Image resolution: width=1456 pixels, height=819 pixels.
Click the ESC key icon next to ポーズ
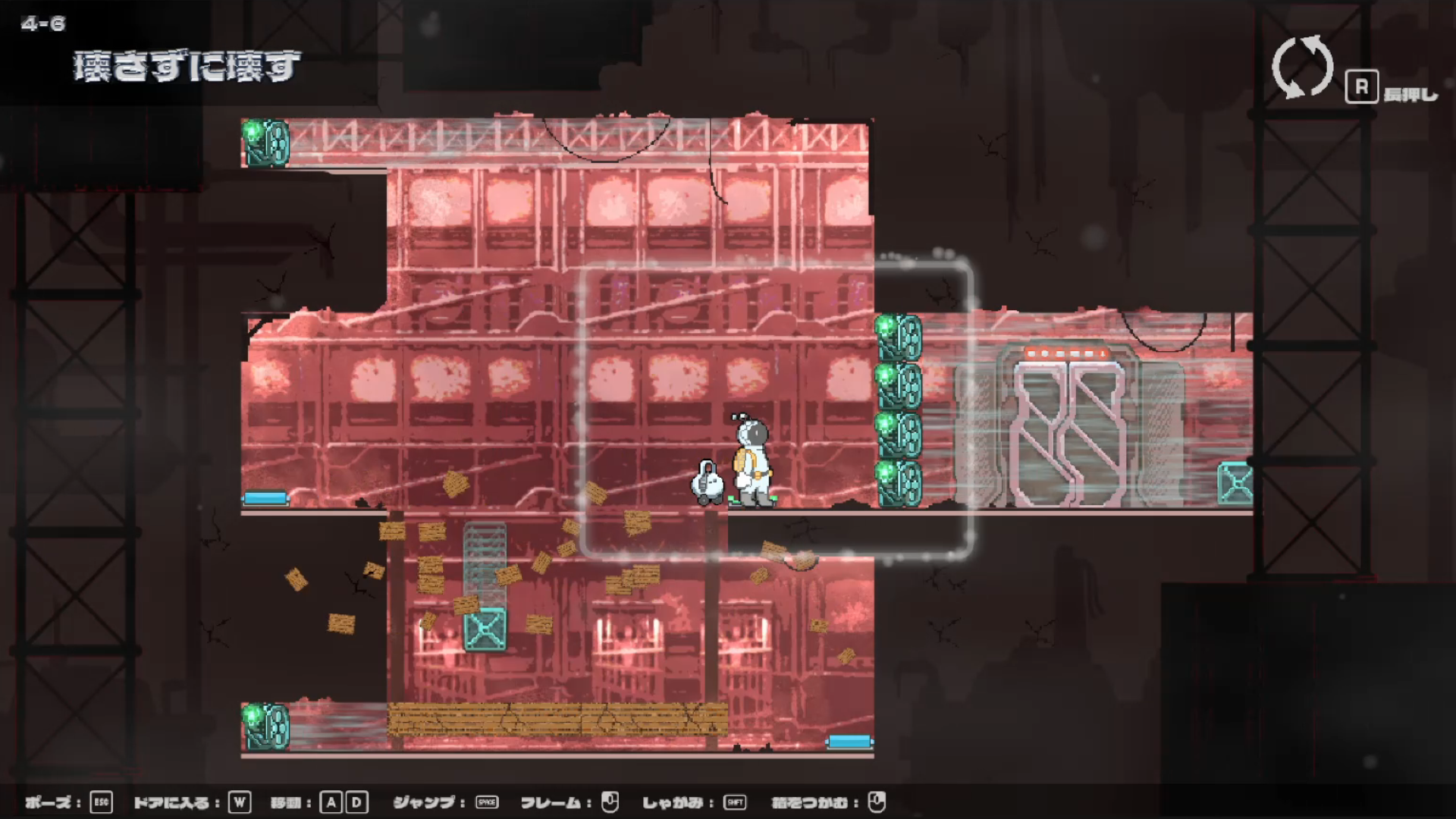(x=101, y=801)
